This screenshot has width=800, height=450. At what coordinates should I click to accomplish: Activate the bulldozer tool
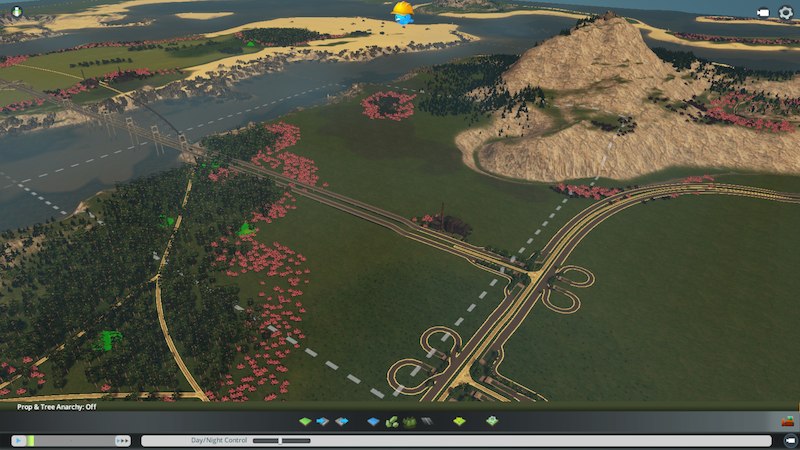point(787,421)
